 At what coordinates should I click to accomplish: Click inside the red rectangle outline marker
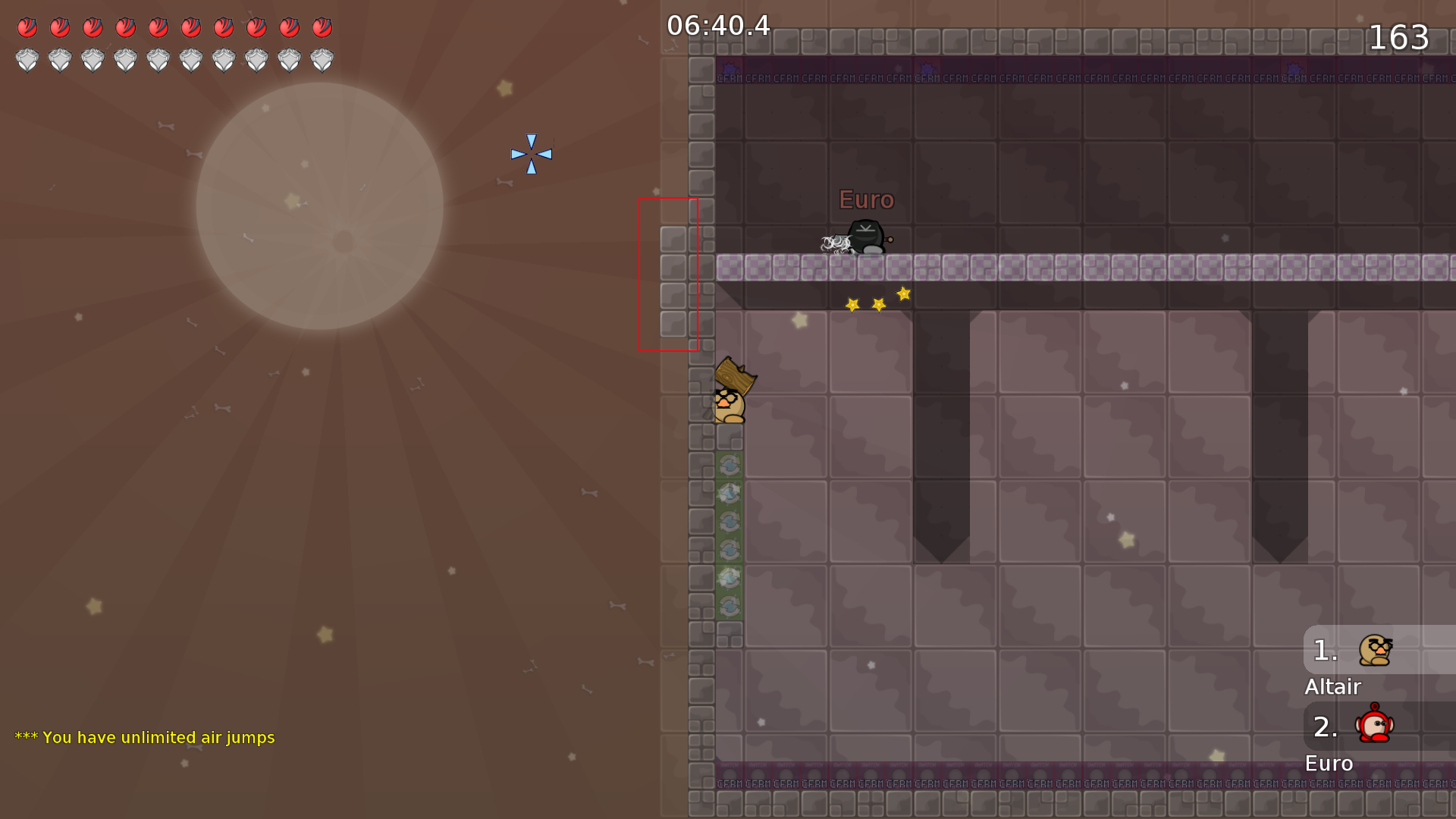[x=667, y=273]
